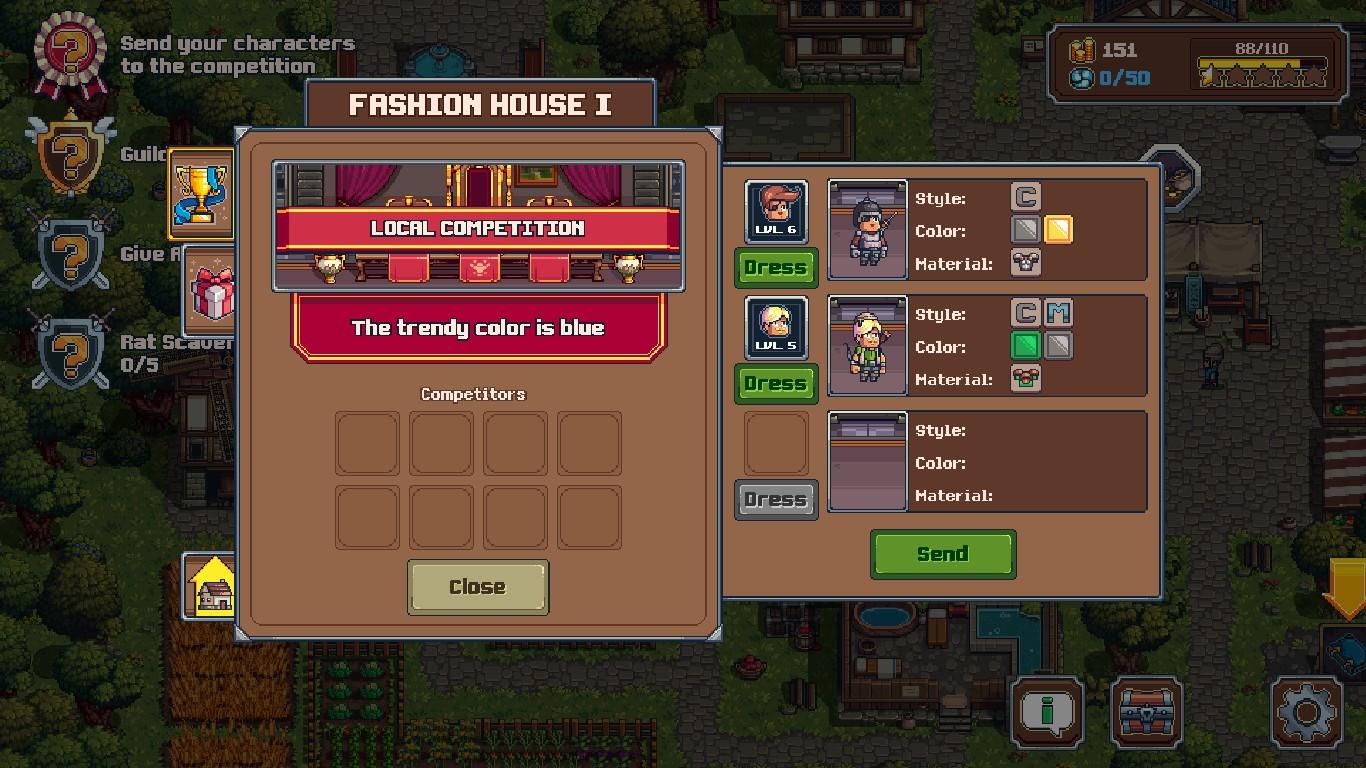The height and width of the screenshot is (768, 1366).
Task: Open the treasure chest inventory
Action: click(1147, 713)
